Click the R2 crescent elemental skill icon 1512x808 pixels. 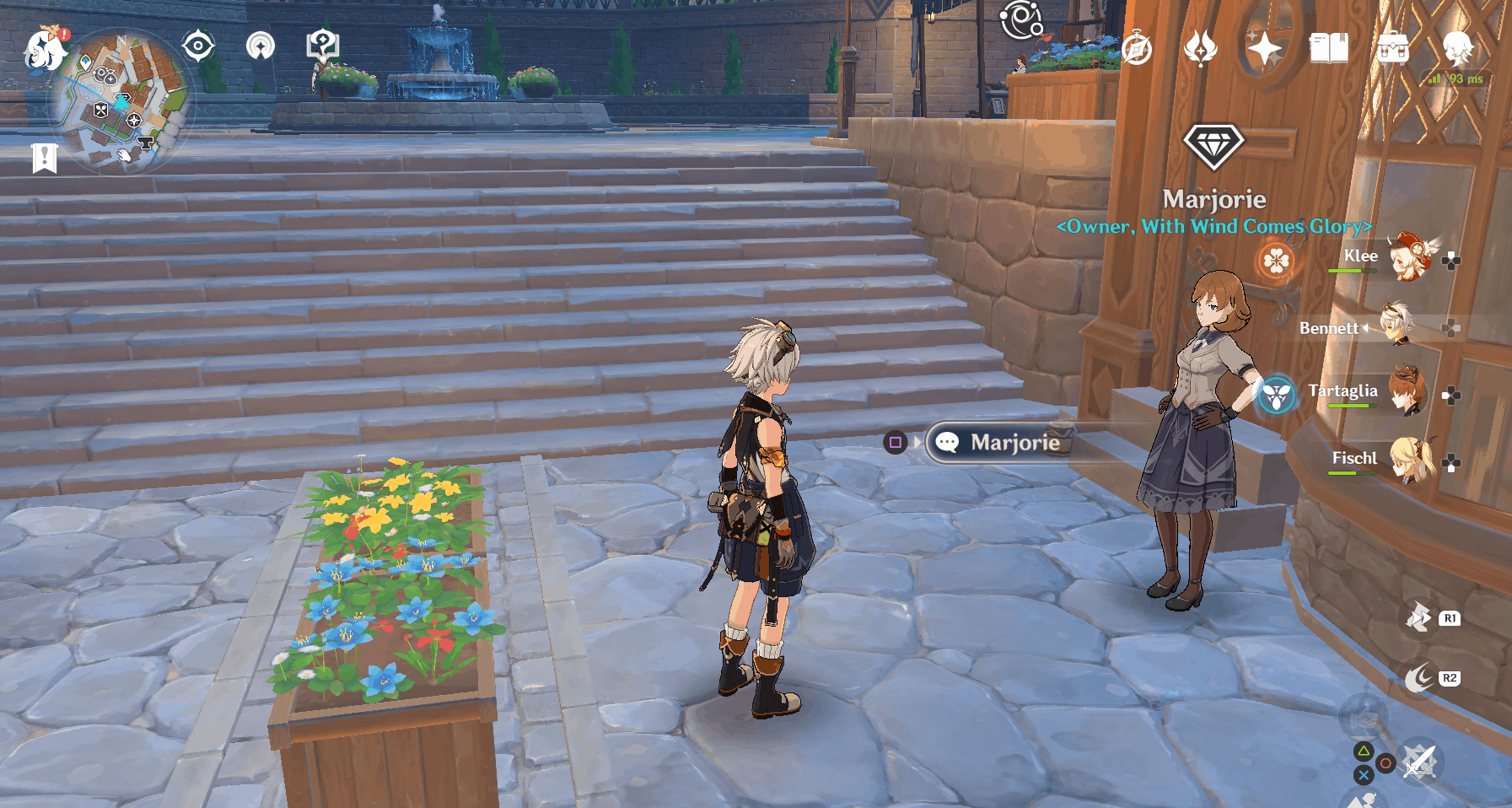[1422, 676]
